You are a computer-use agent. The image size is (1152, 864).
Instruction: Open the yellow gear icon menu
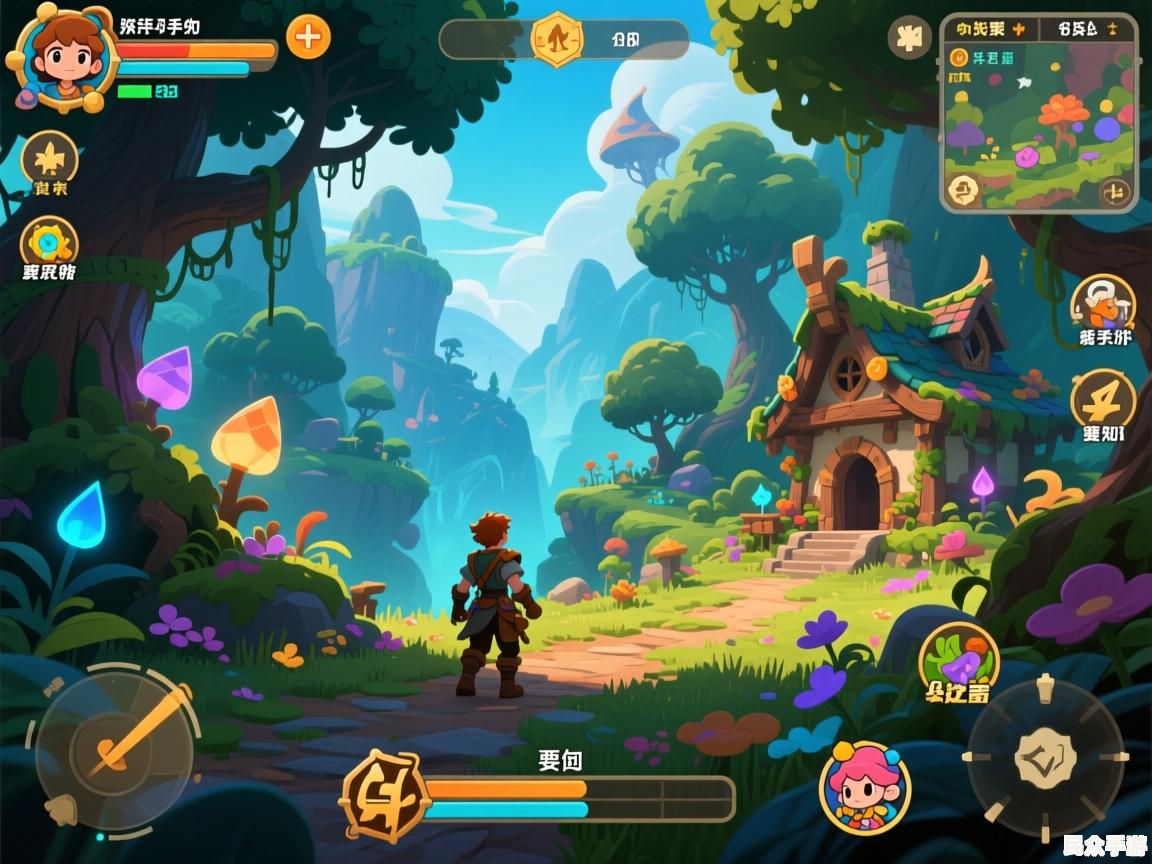pos(49,243)
